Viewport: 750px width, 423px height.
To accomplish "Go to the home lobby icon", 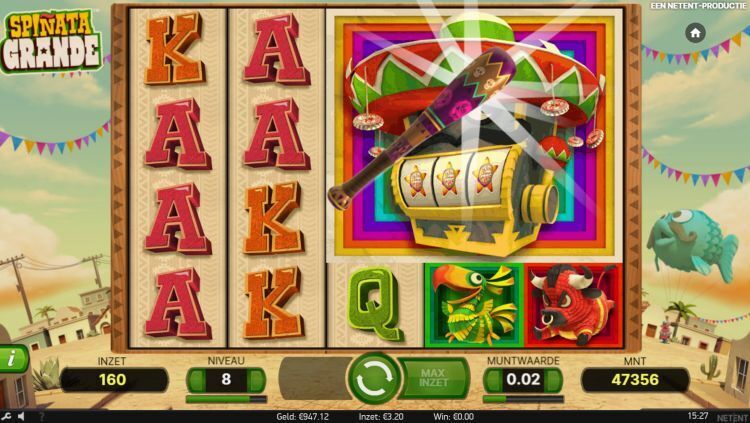I will (695, 33).
